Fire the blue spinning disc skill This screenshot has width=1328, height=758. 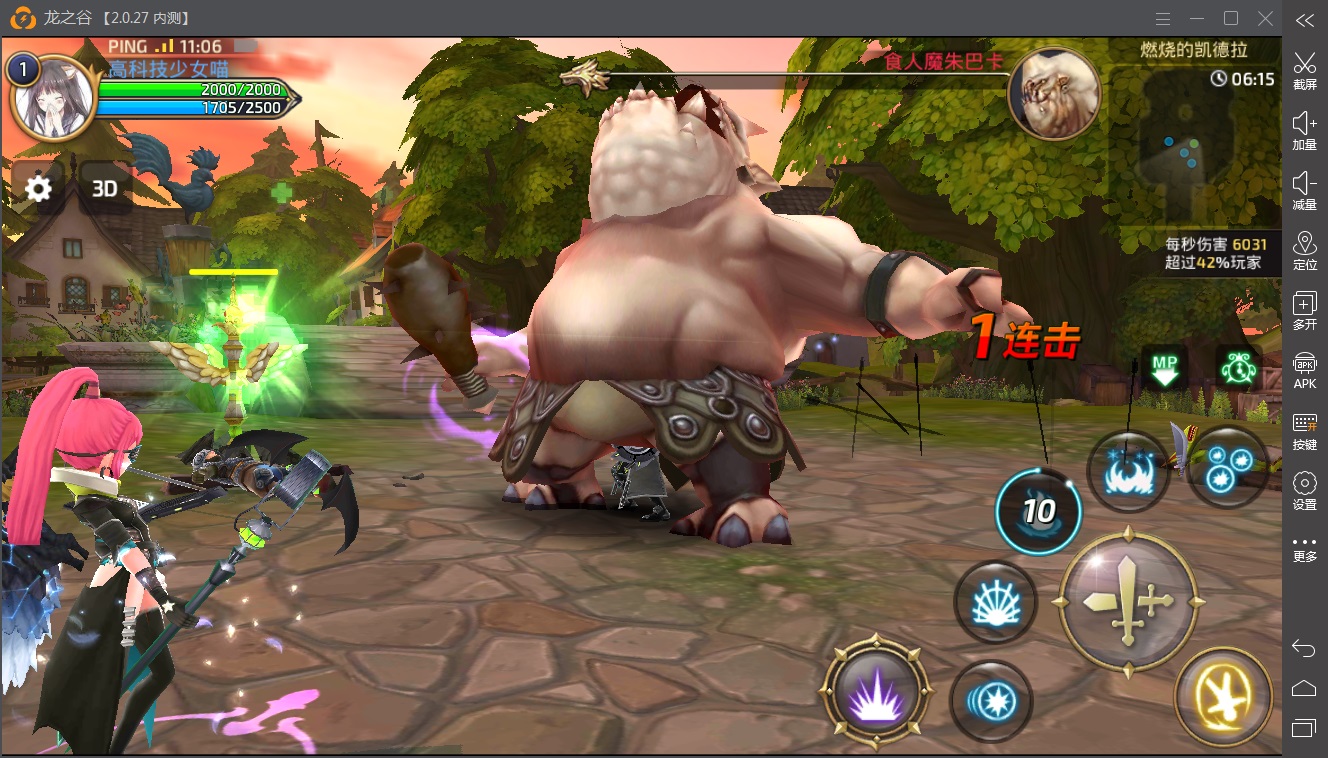click(x=991, y=701)
